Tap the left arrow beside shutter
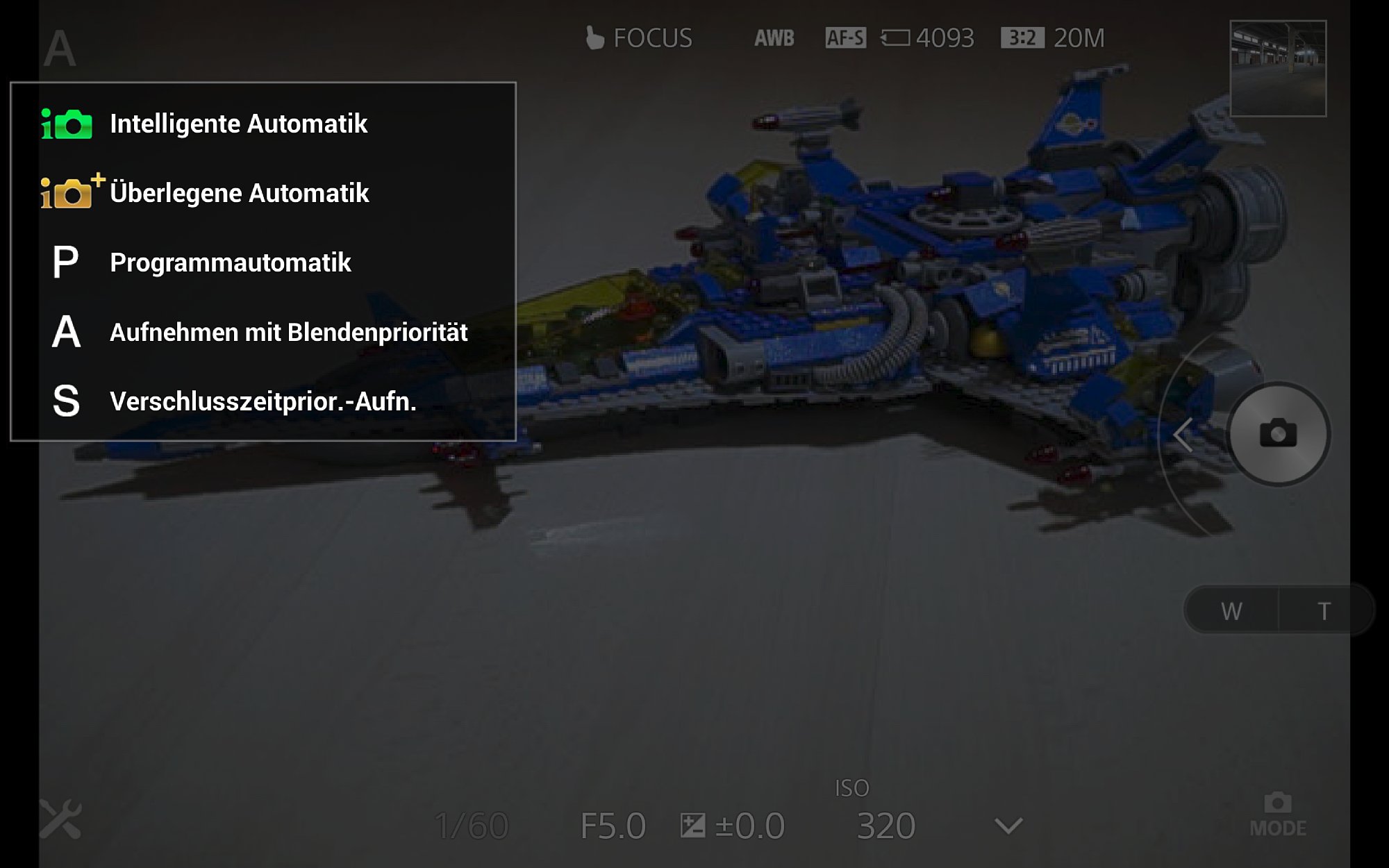Screen dimensions: 1389x868 tap(1183, 435)
